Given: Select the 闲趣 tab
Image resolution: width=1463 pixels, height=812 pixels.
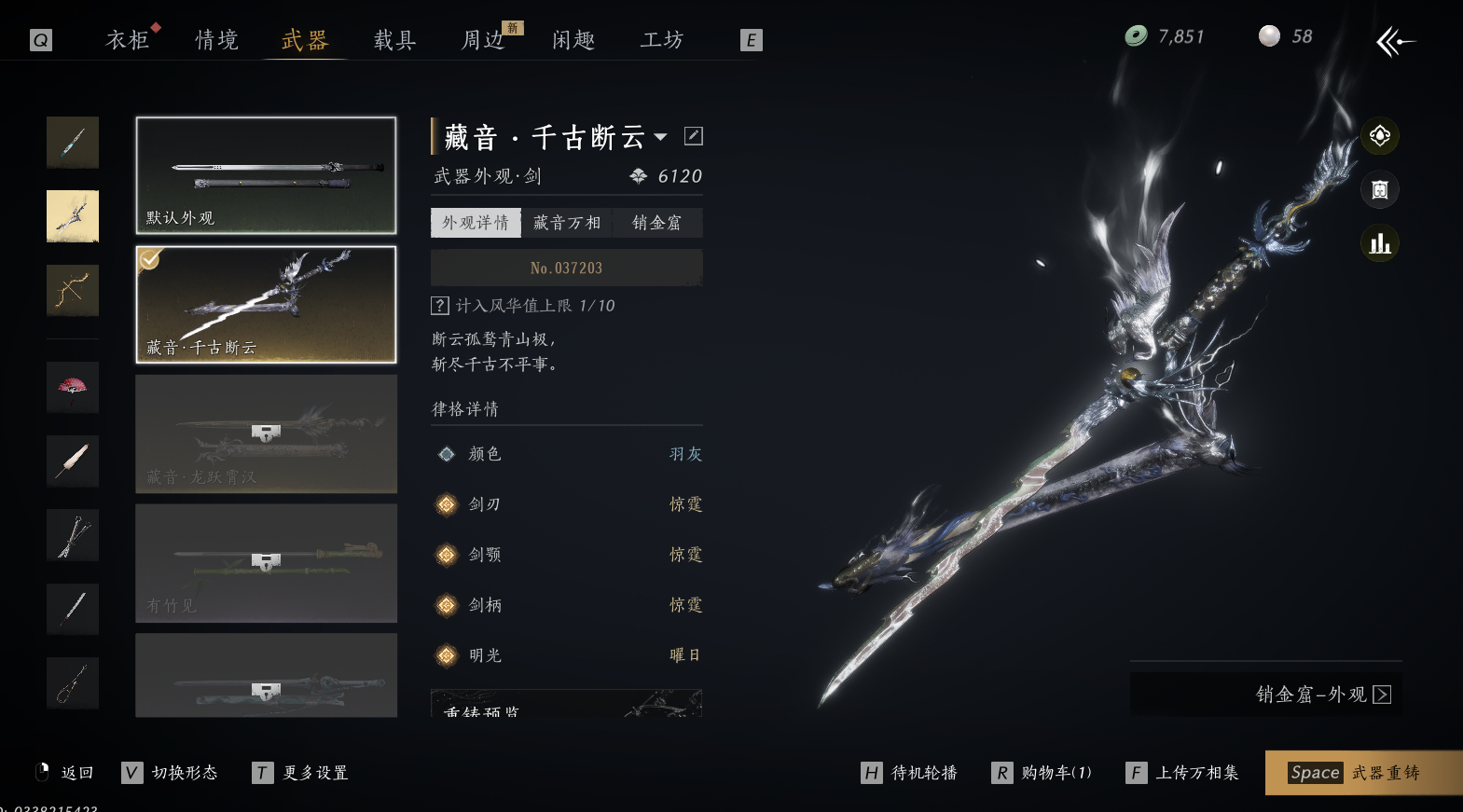Looking at the screenshot, I should 573,40.
